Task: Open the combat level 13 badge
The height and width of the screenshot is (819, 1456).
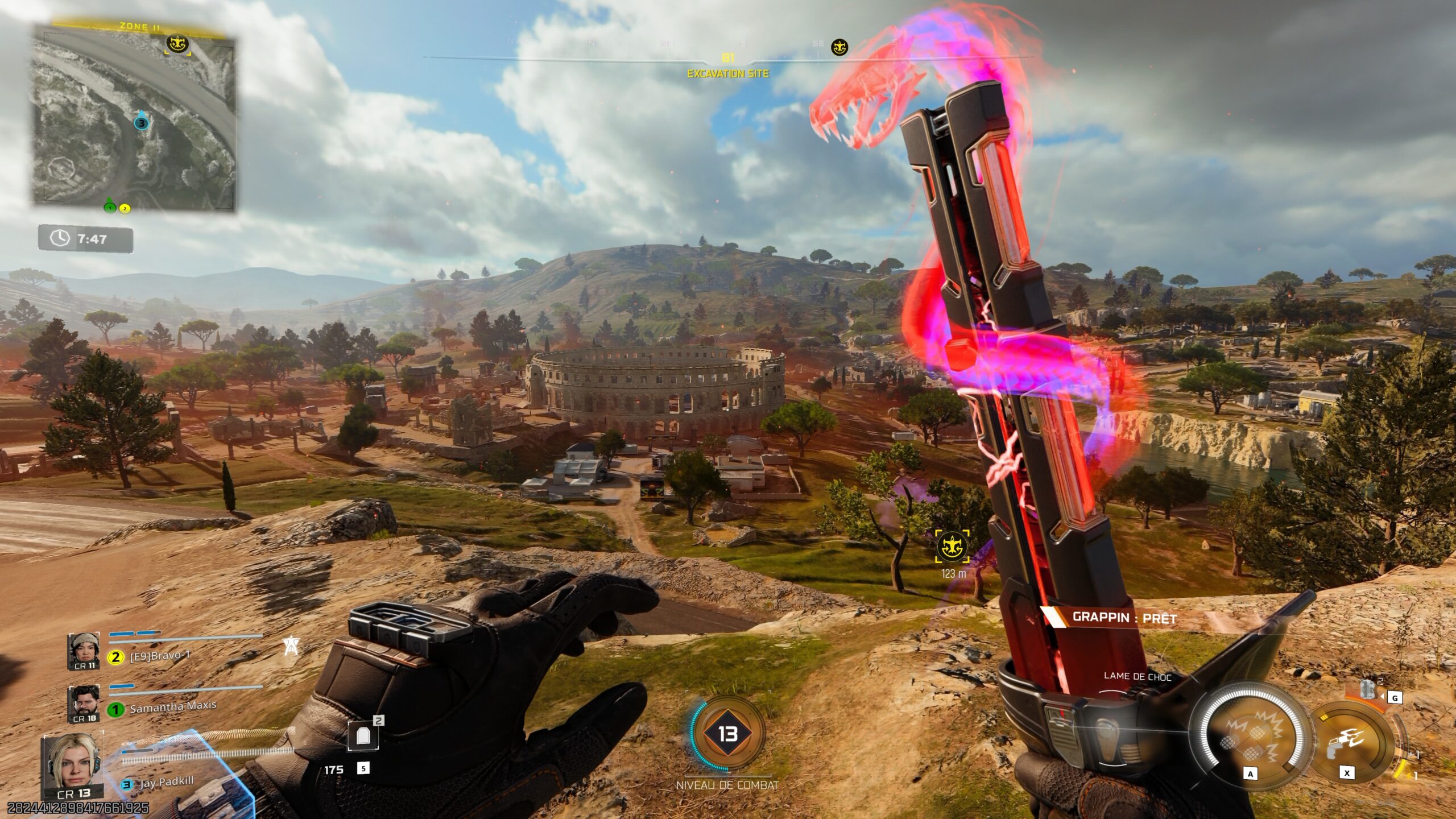Action: (x=727, y=734)
